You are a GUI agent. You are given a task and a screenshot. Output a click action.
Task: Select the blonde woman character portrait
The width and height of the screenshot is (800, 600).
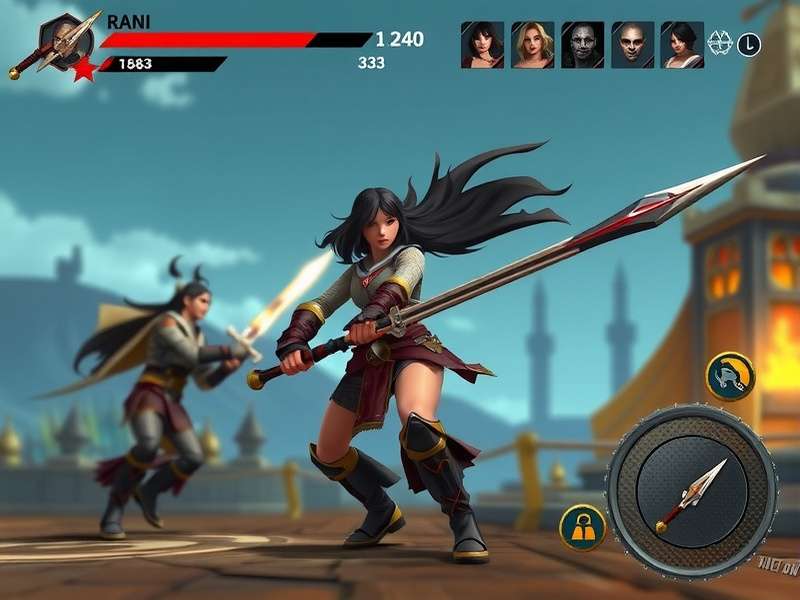click(532, 45)
